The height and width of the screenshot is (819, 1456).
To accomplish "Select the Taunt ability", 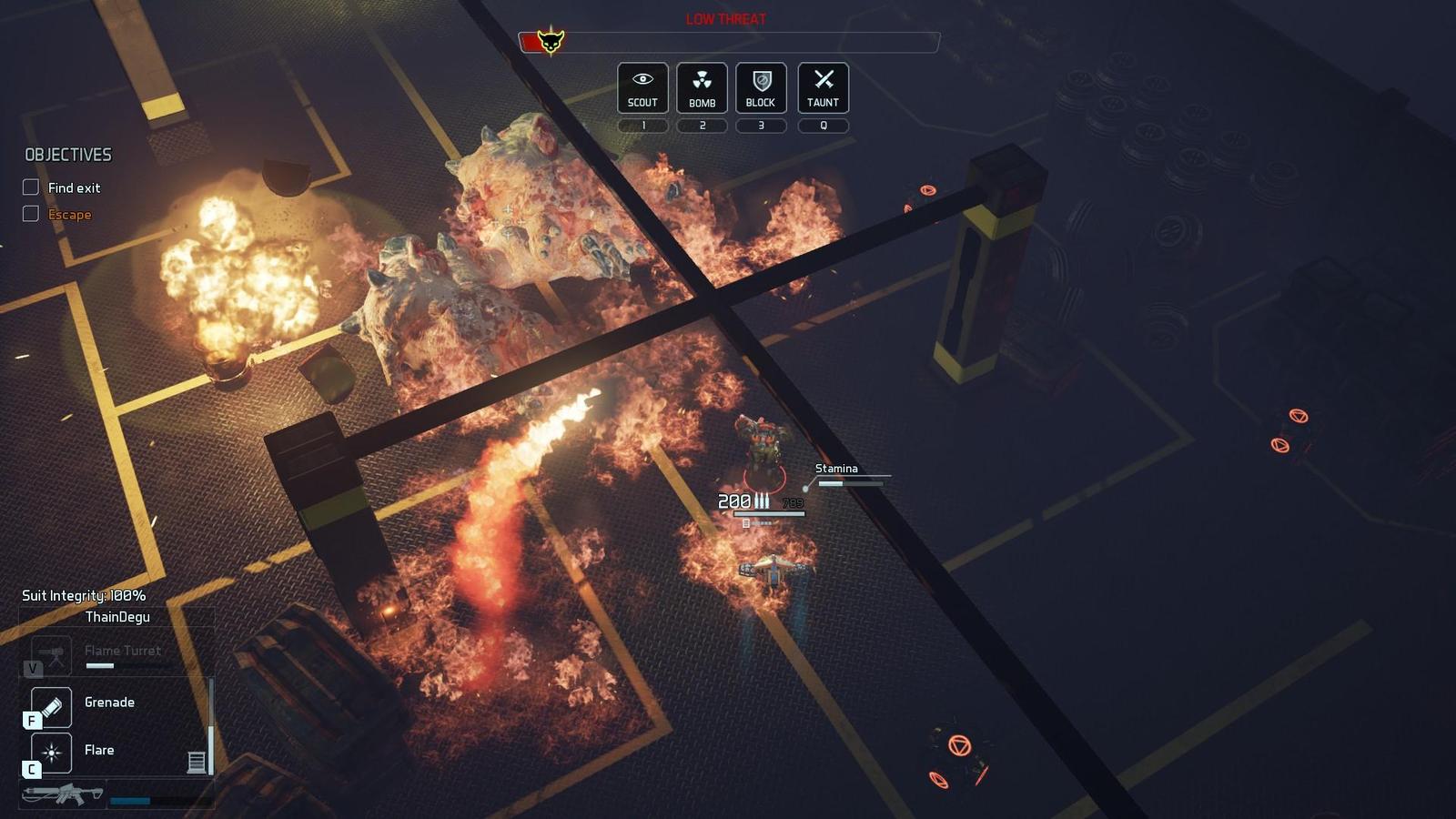I will (x=823, y=87).
